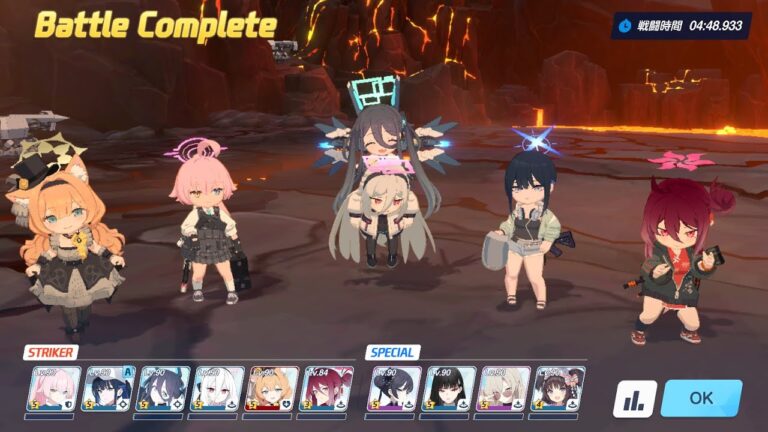Select the white-haired striker portrait
The height and width of the screenshot is (432, 768).
216,388
